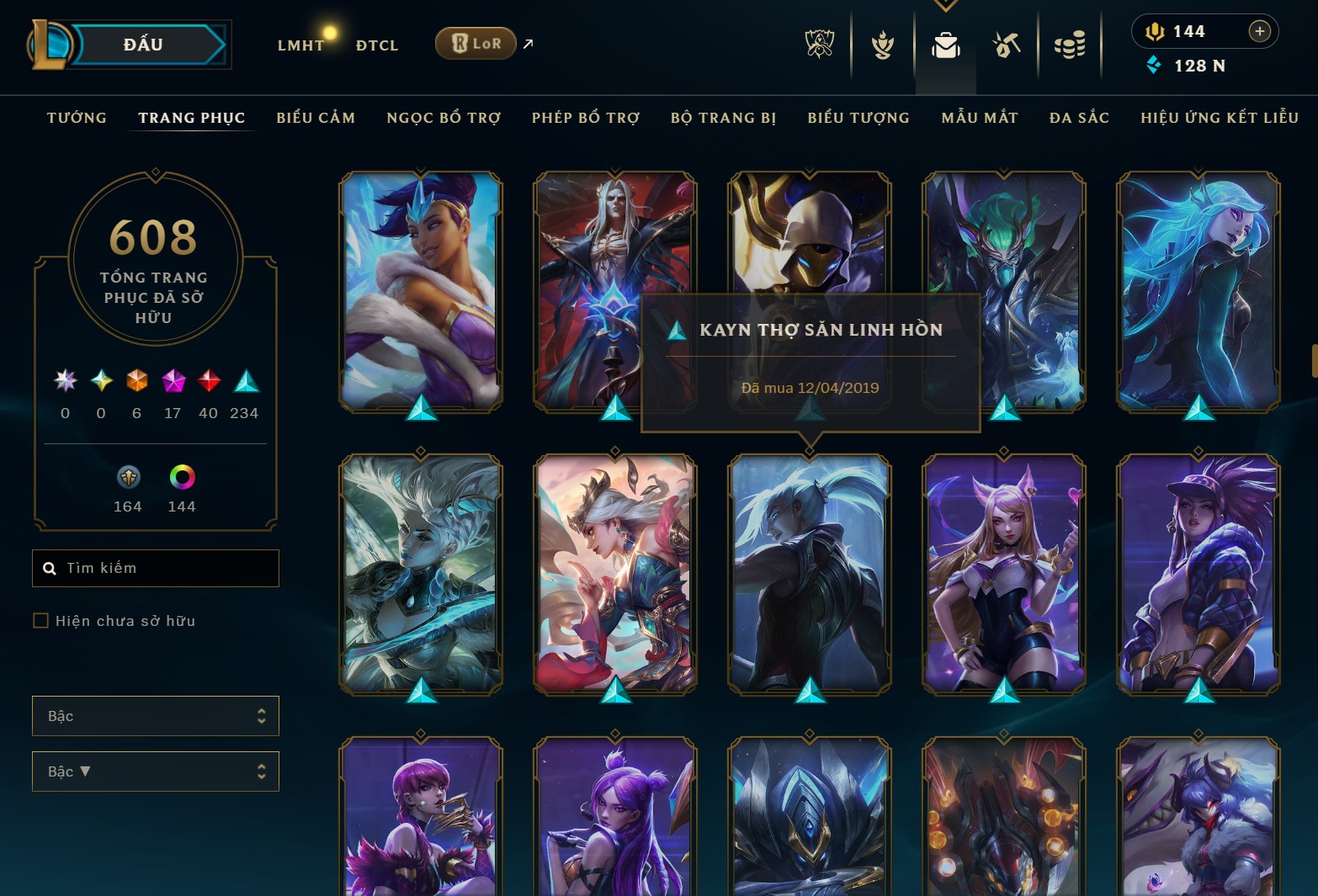
Task: Open LoR via the external link arrow
Action: pyautogui.click(x=528, y=44)
